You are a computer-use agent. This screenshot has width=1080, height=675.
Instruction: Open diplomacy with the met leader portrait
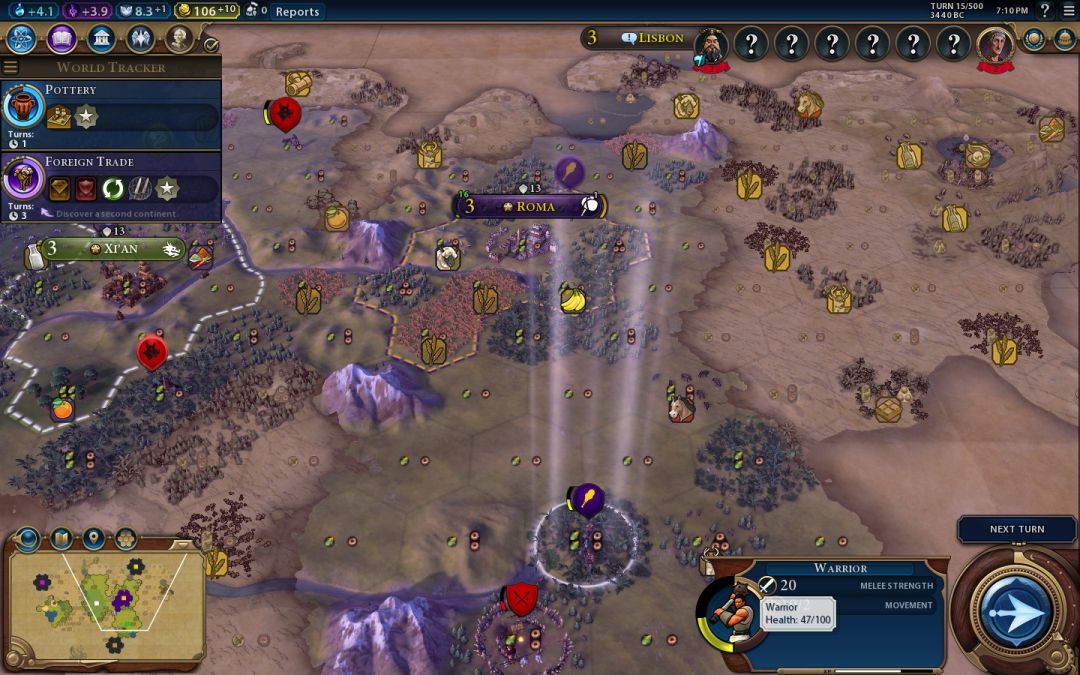pos(711,45)
